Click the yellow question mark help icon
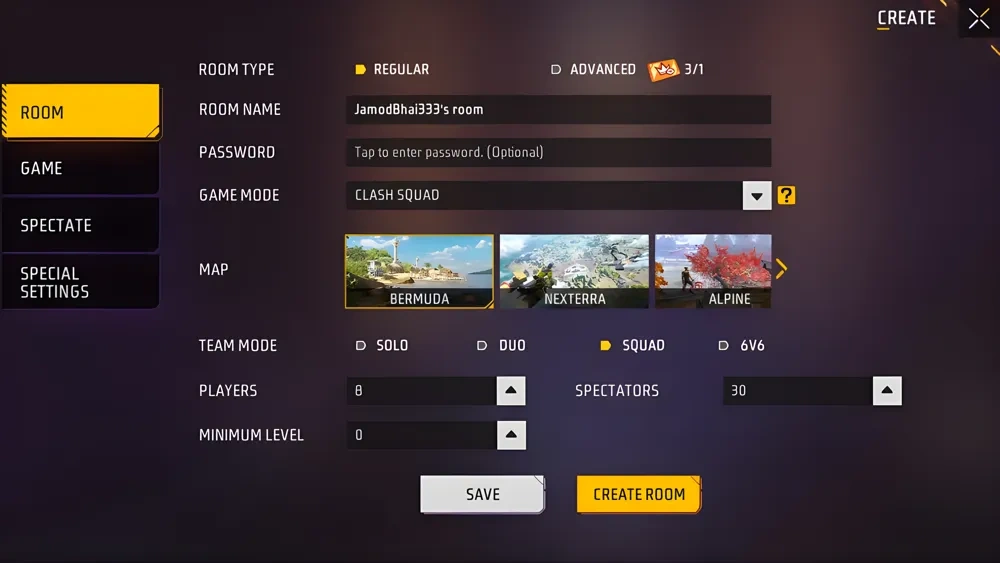Viewport: 1000px width, 563px height. click(x=787, y=196)
